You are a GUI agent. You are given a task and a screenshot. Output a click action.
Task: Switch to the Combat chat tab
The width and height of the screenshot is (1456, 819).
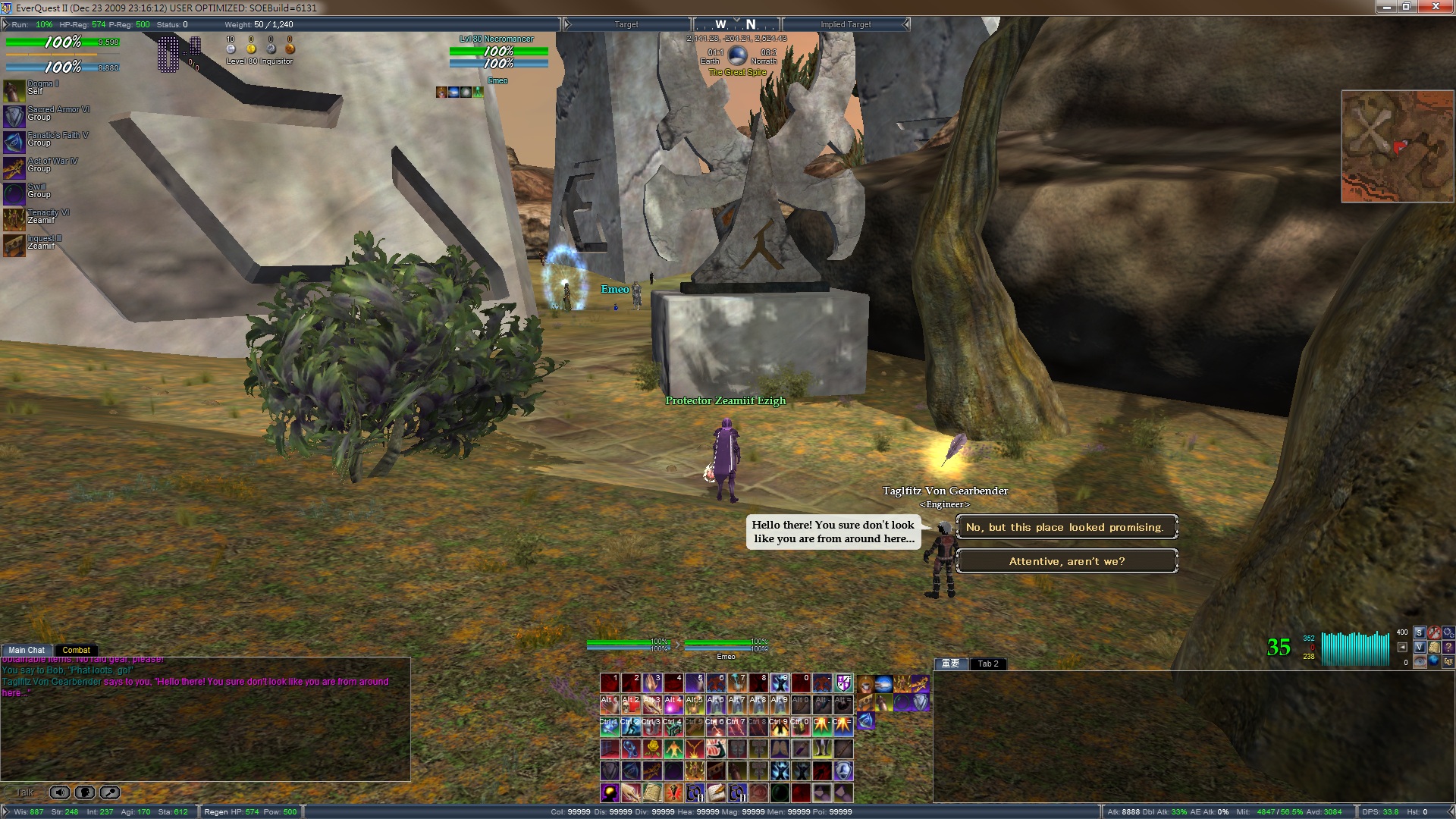coord(76,650)
